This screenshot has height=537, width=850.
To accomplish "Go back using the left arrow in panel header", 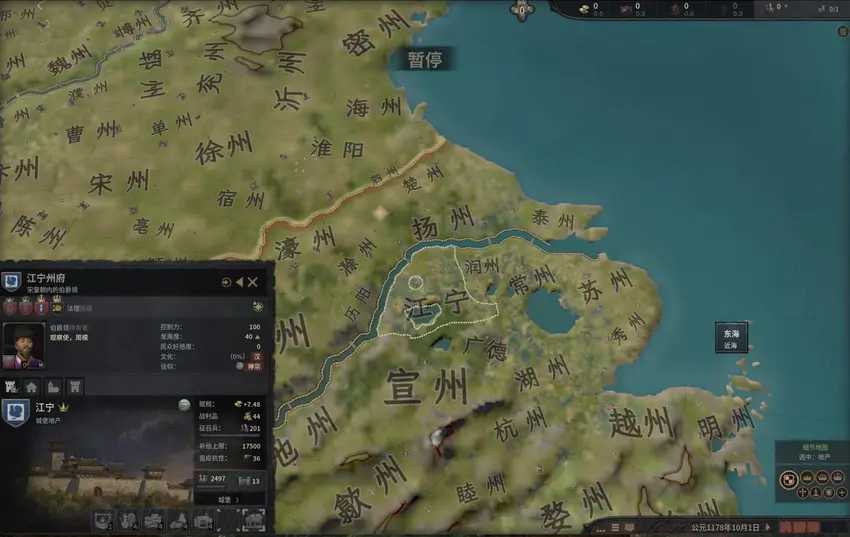I will coord(240,283).
